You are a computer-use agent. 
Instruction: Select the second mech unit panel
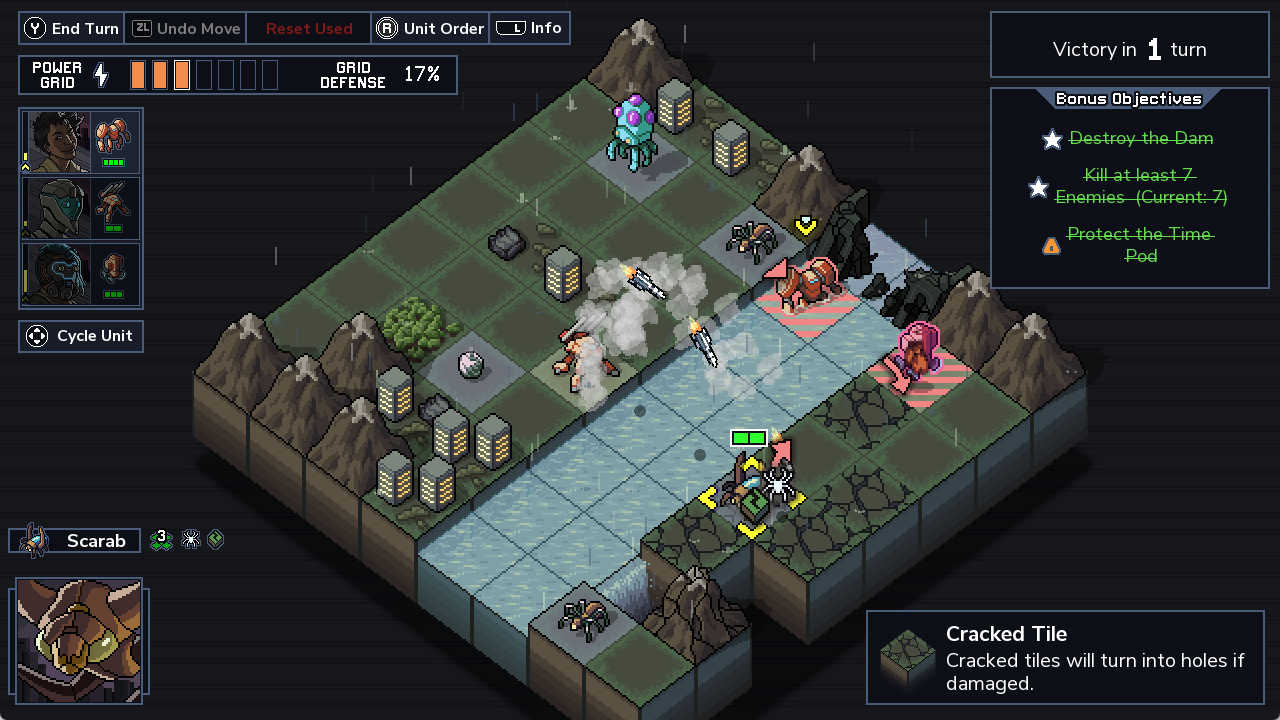(80, 208)
